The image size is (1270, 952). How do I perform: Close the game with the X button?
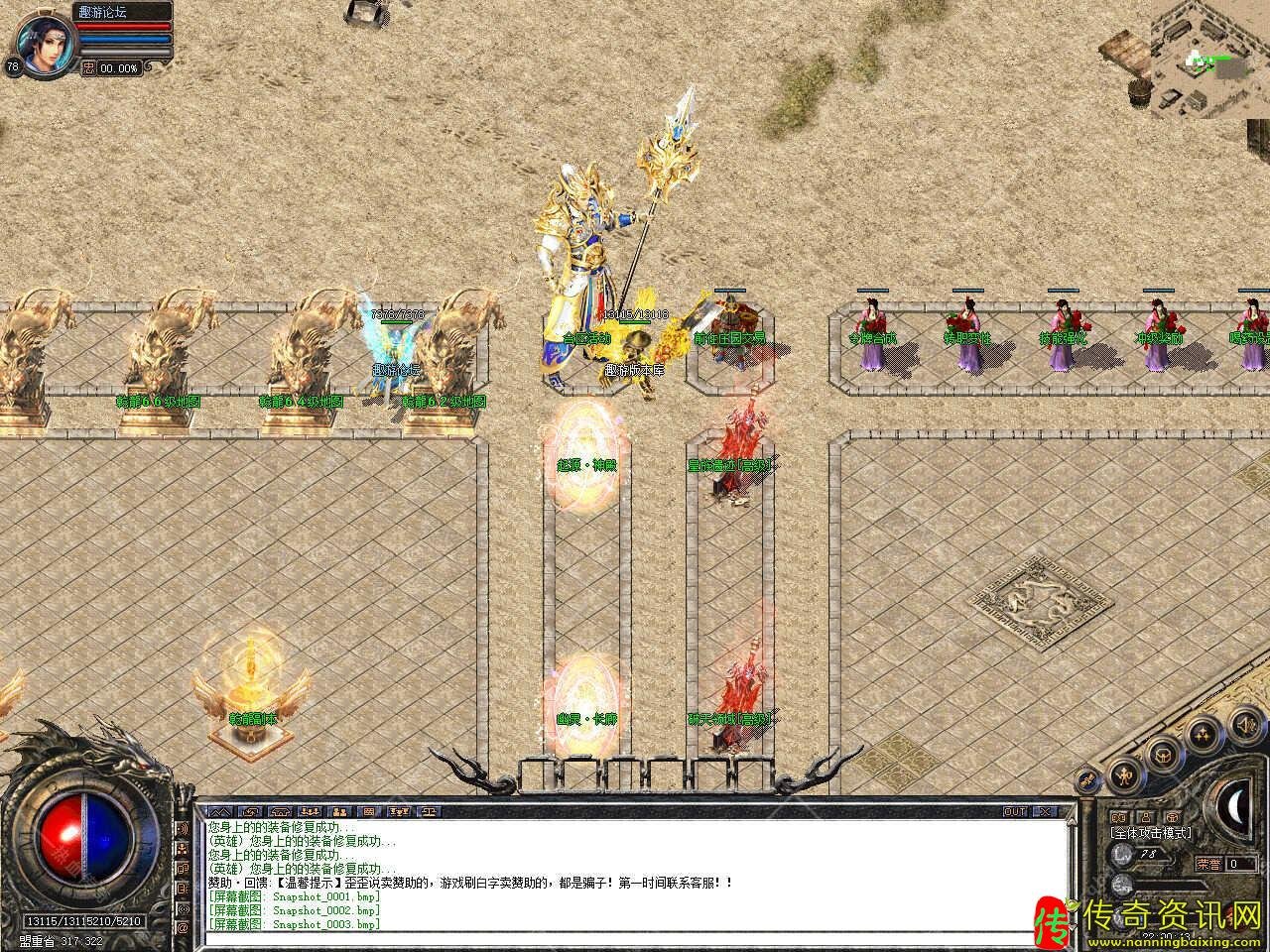pos(1044,811)
